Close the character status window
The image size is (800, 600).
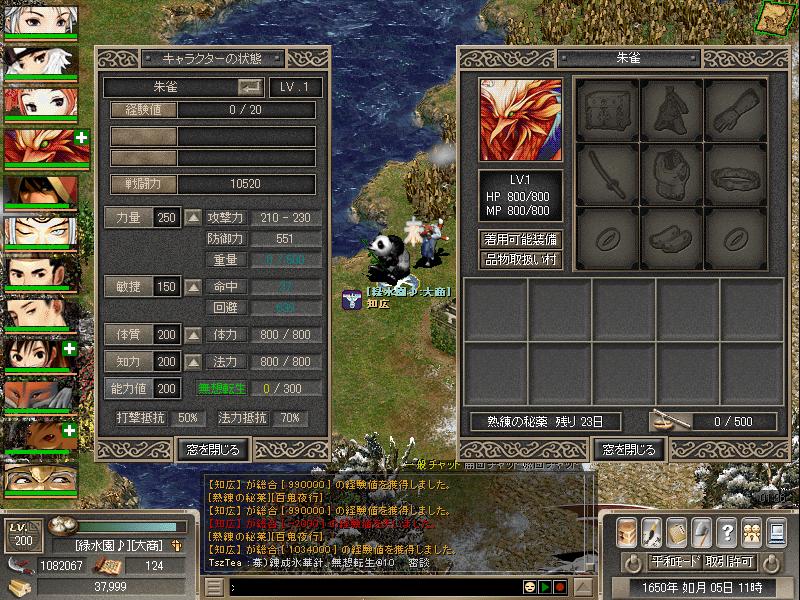212,449
